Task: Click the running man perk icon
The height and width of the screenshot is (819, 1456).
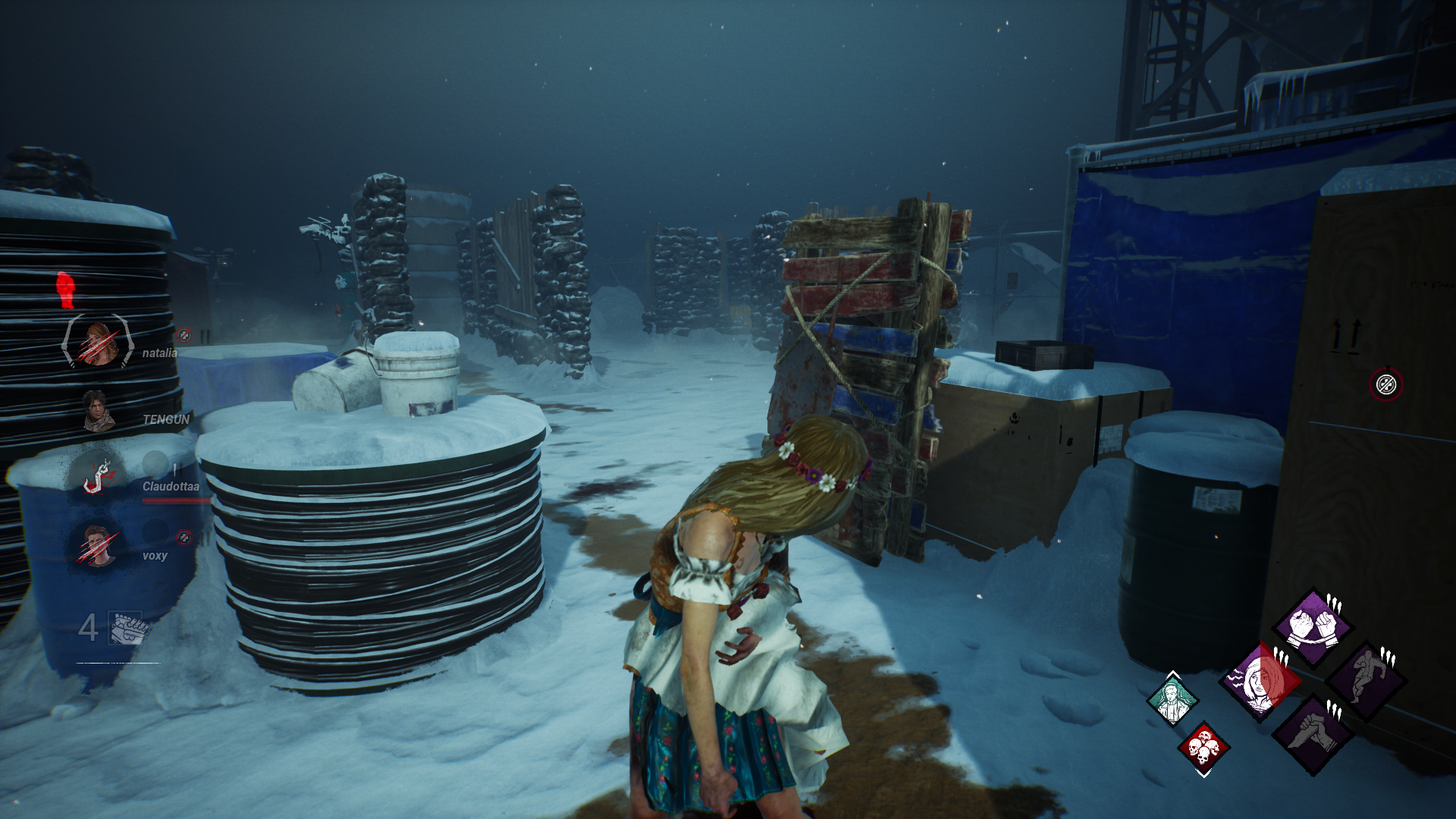Action: click(x=1367, y=680)
